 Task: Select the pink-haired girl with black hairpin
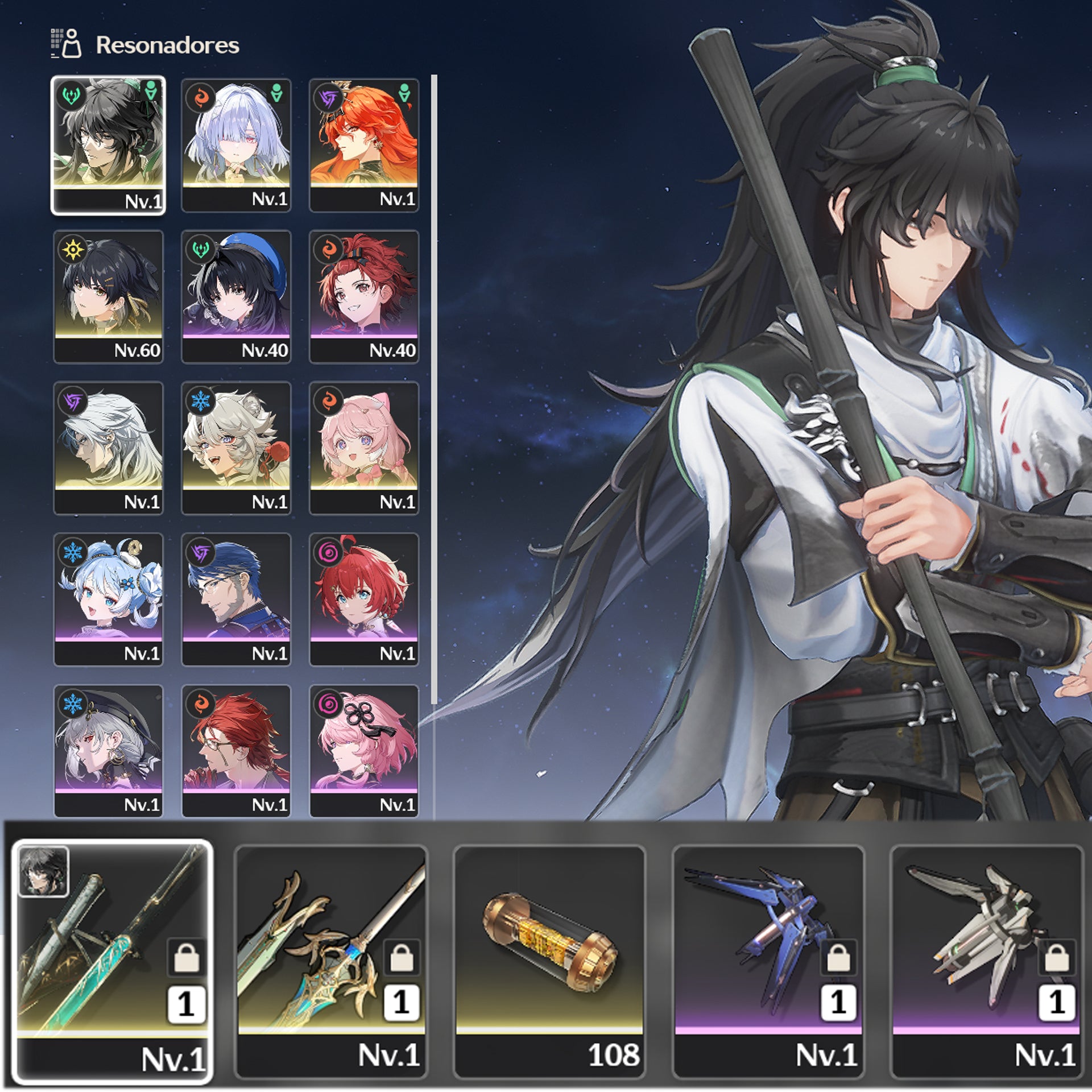[x=364, y=751]
